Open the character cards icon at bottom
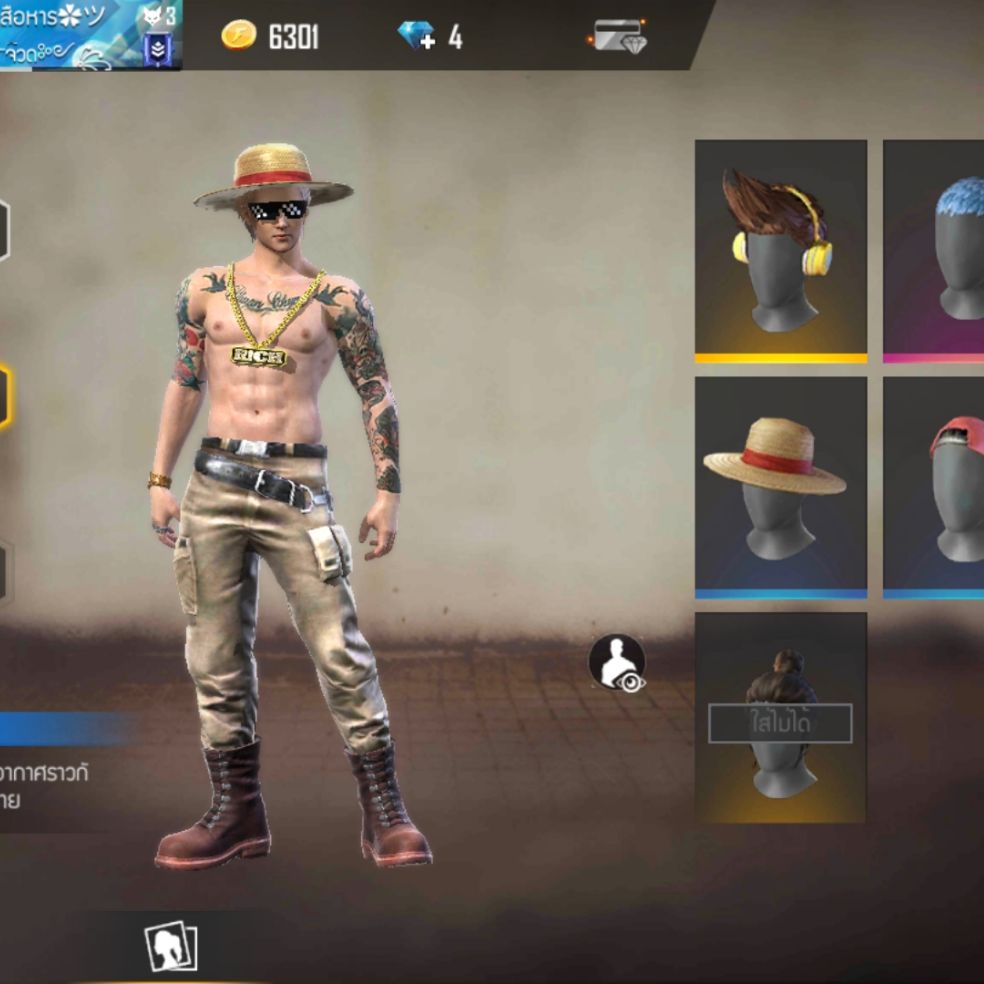The width and height of the screenshot is (984, 984). click(x=171, y=946)
